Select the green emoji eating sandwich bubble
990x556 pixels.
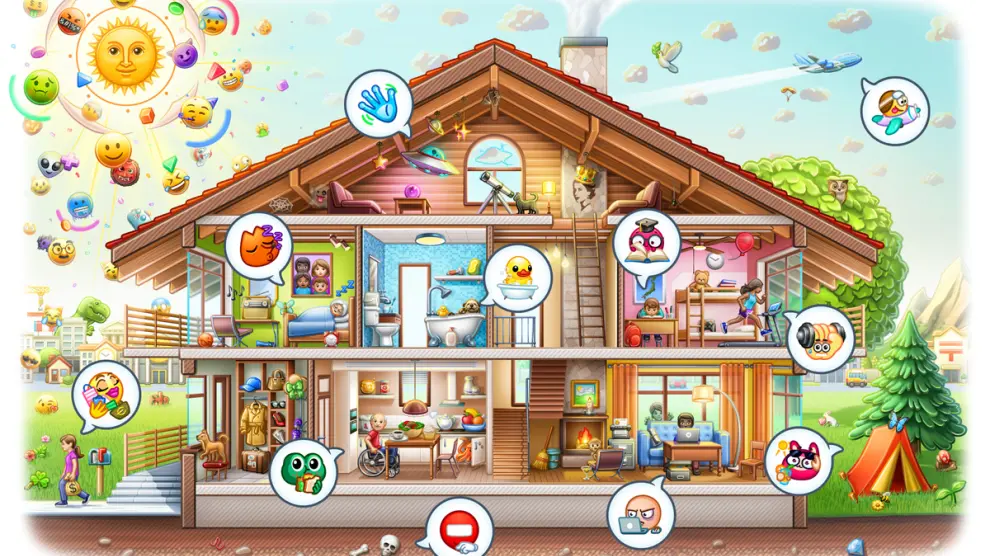pyautogui.click(x=299, y=473)
